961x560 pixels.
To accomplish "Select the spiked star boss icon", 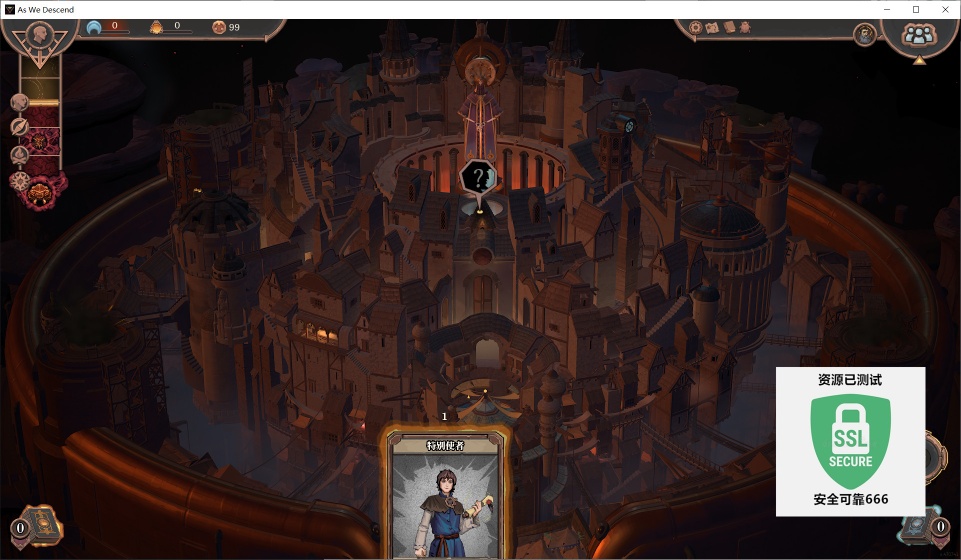I will point(21,182).
